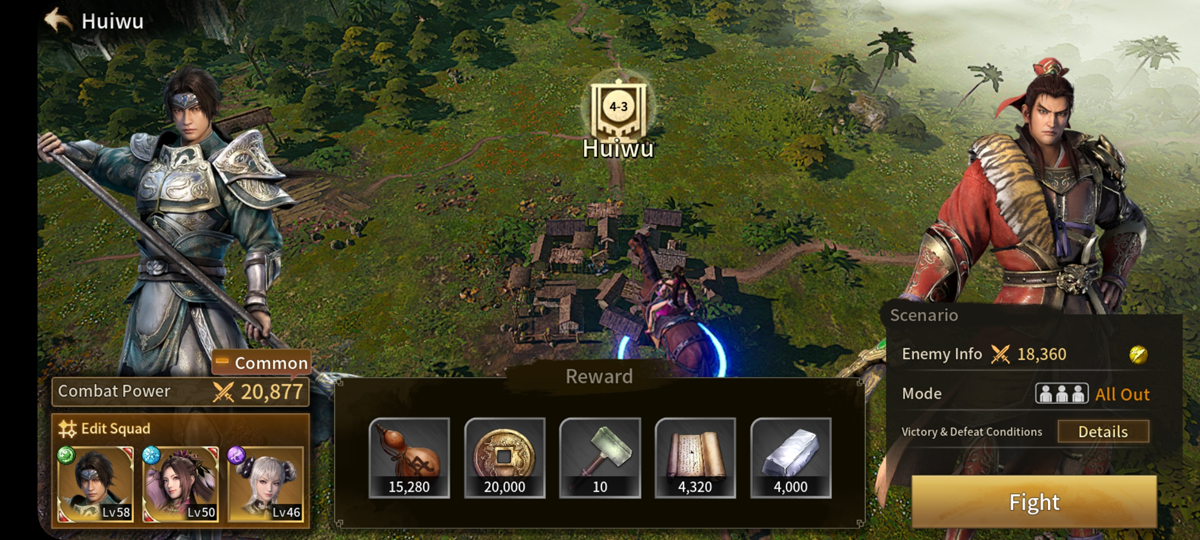Inspect the gourd reward worth 15,280
Screen dimensions: 1200x540
[408, 458]
